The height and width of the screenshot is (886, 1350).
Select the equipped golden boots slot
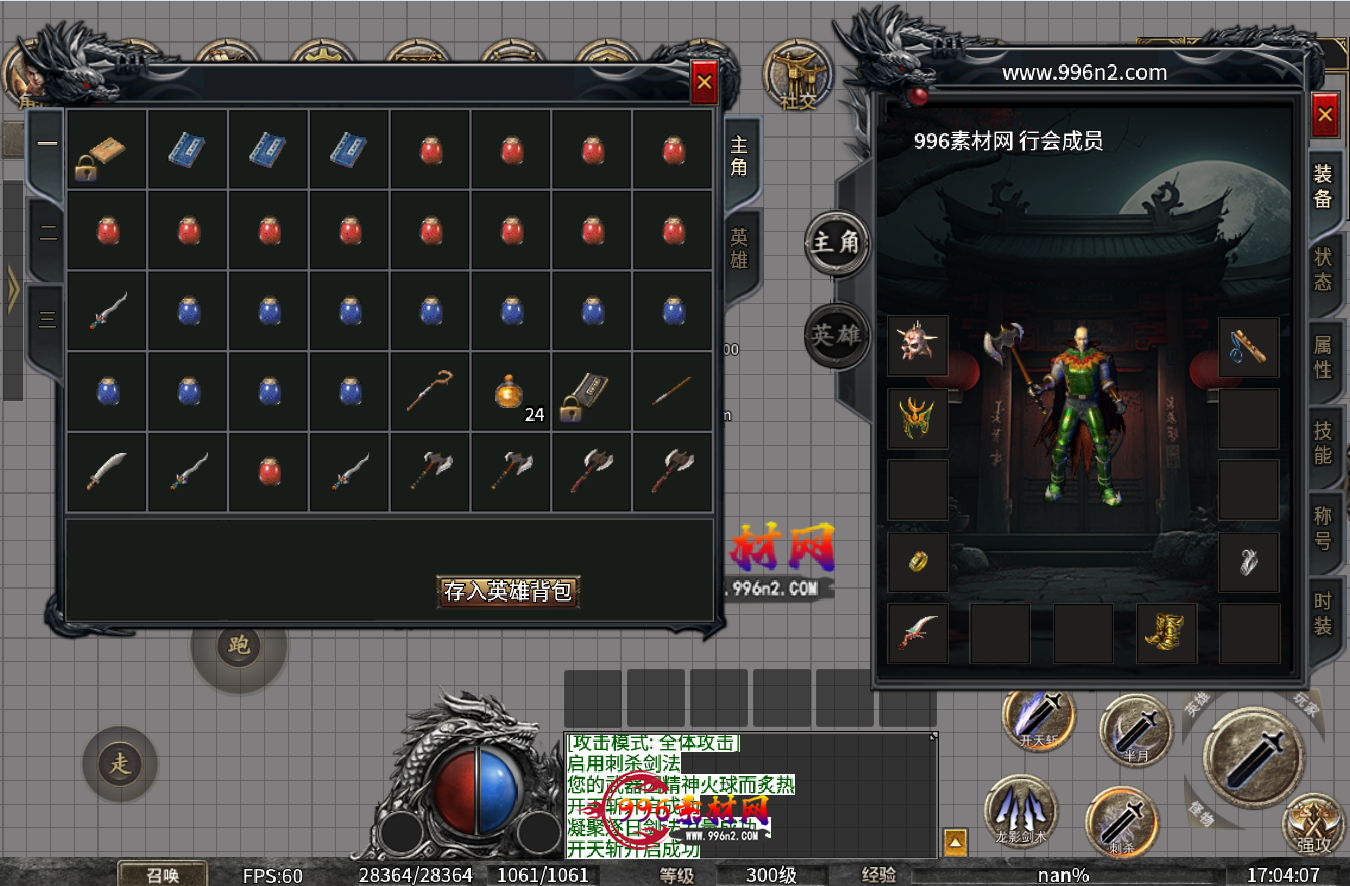click(x=1166, y=633)
